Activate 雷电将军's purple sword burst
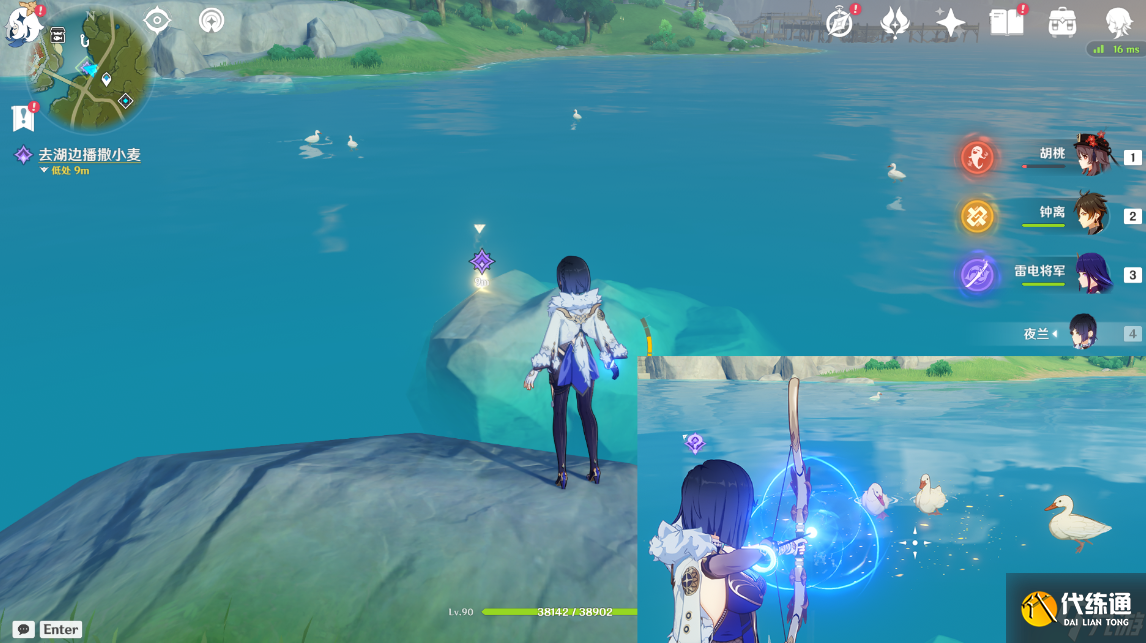Viewport: 1146px width, 643px height. (977, 274)
